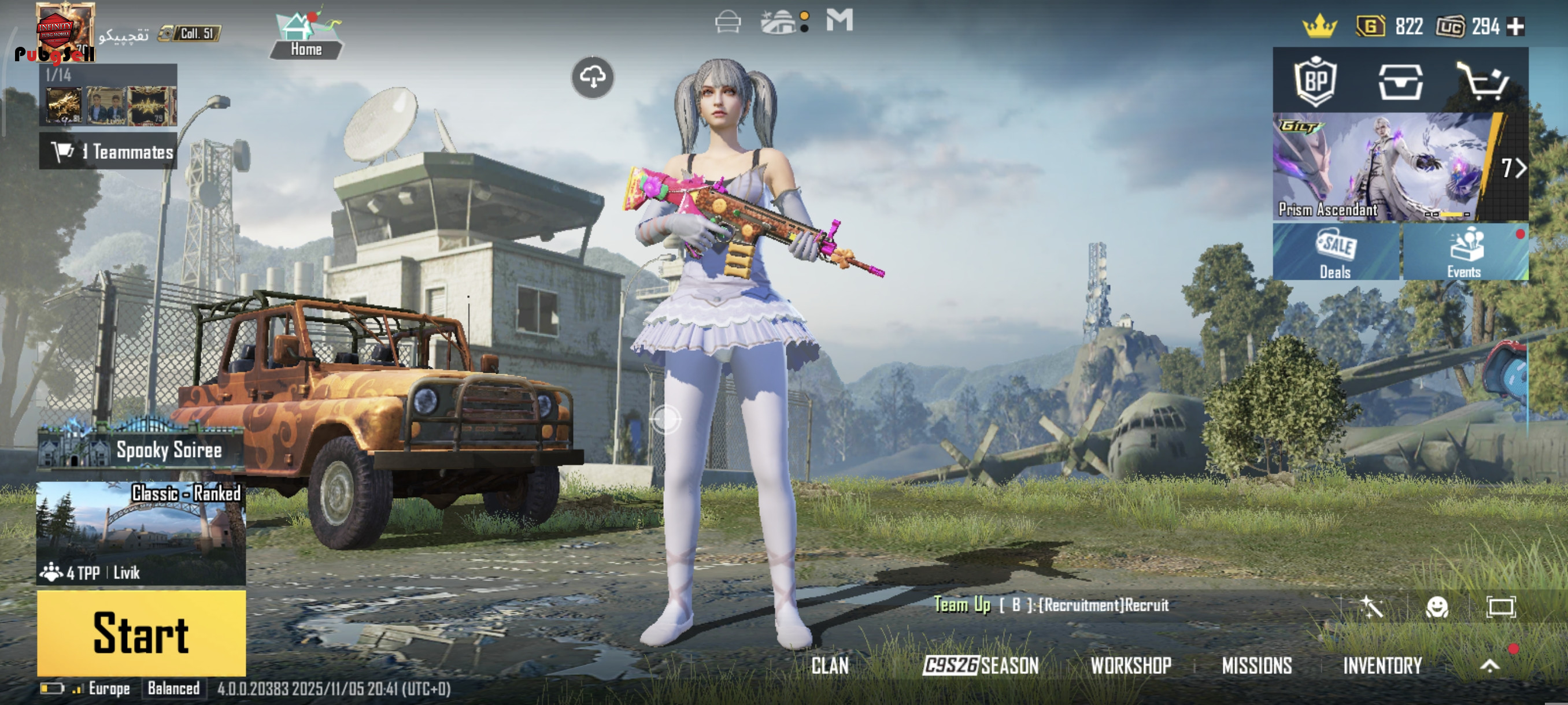Open the Events panel
Screen dimensions: 1568x705
pyautogui.click(x=1465, y=252)
